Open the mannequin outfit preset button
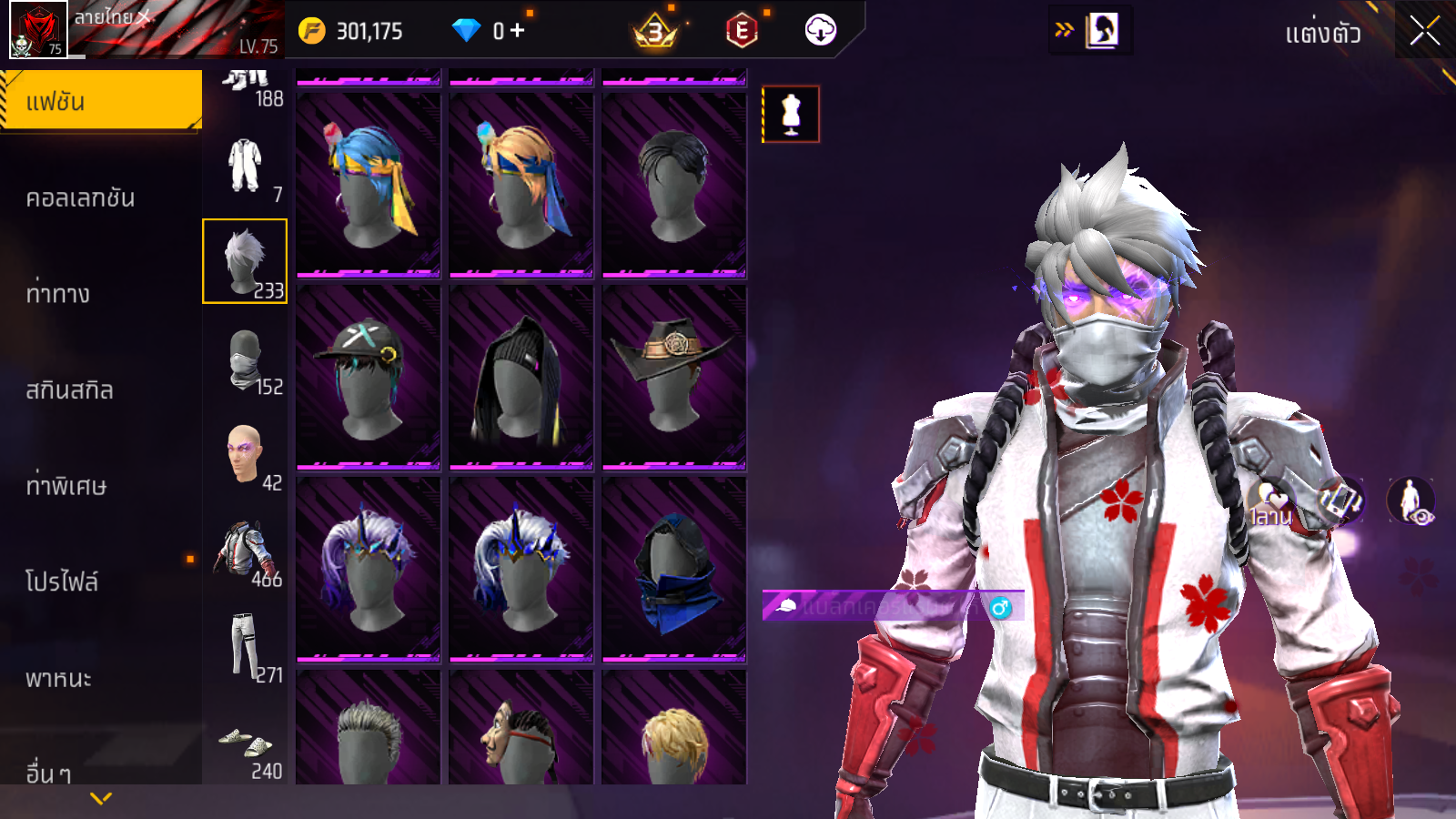The width and height of the screenshot is (1456, 819). pos(791,115)
